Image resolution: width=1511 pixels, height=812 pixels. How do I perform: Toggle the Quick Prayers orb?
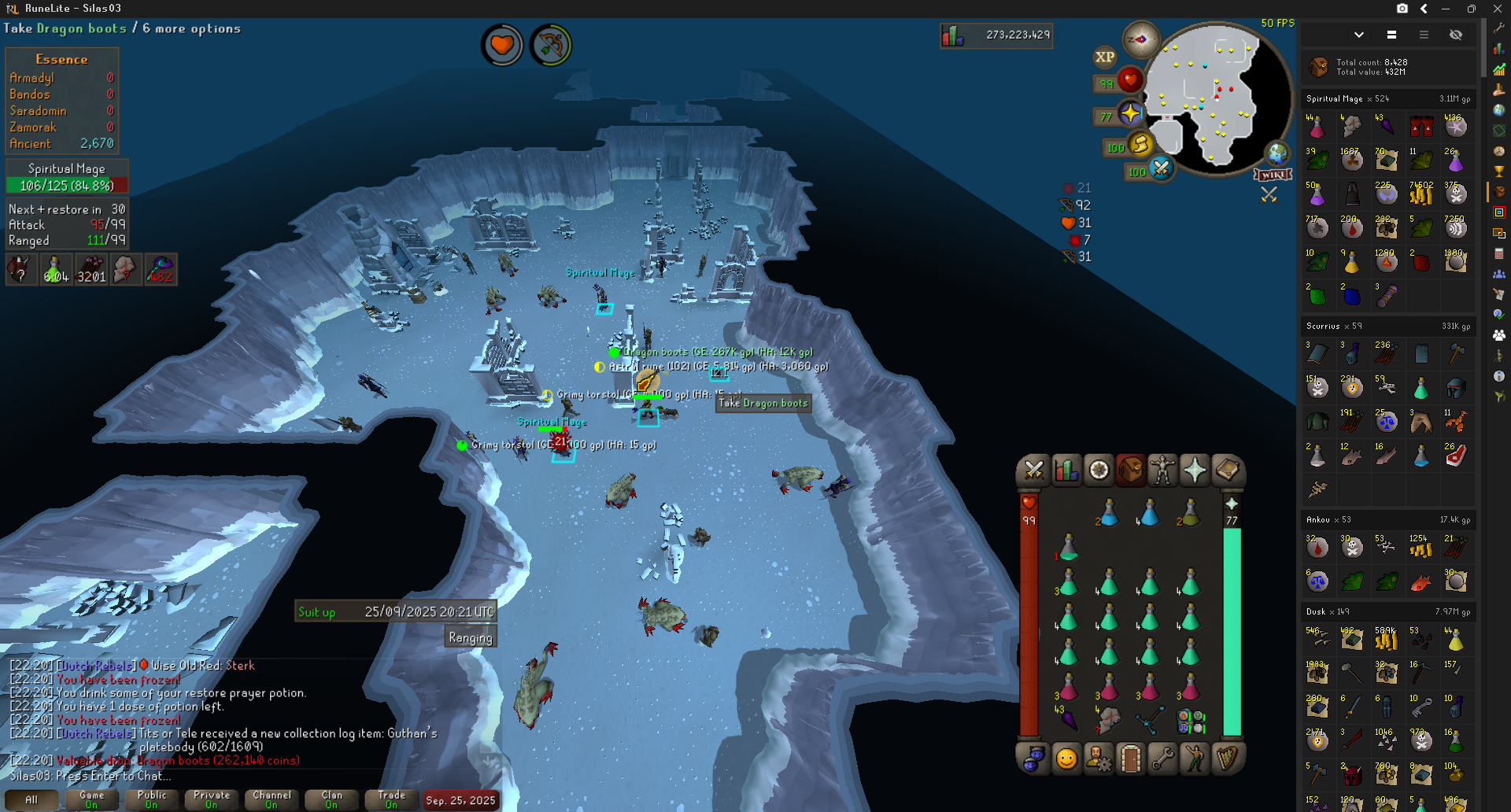click(1130, 114)
